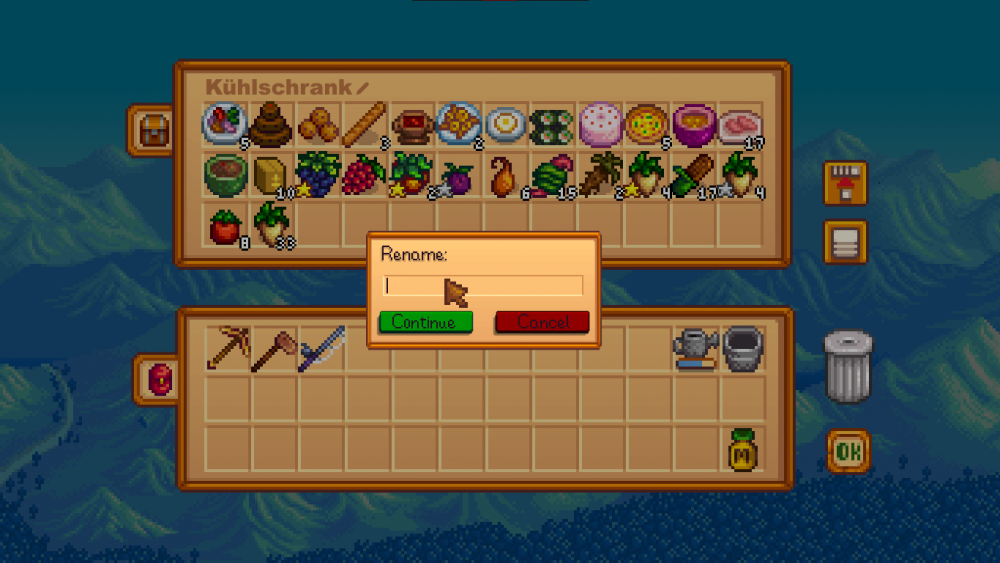Click the pencil icon beside Kühlschrank

point(362,88)
